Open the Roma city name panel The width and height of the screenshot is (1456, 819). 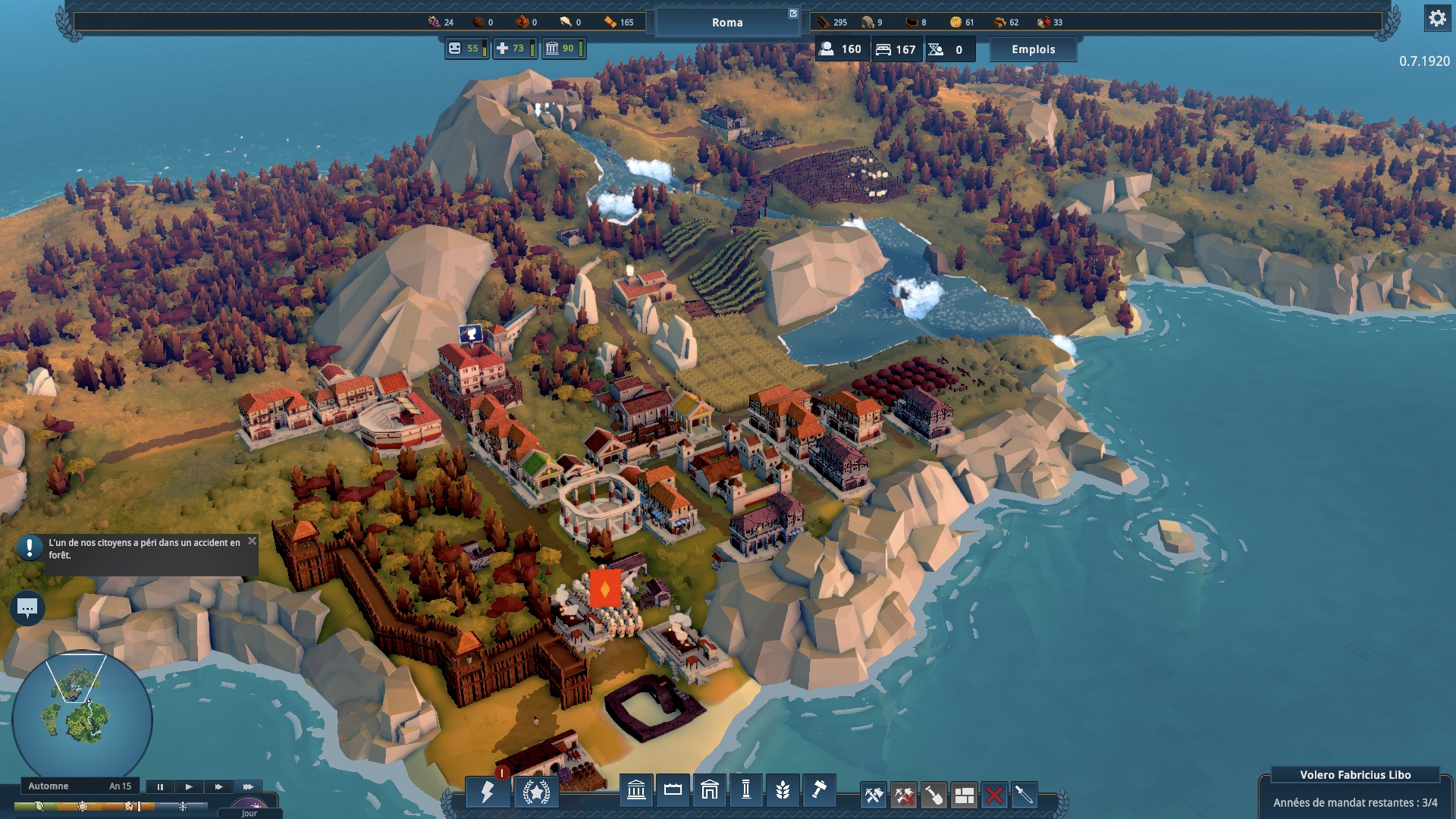click(x=727, y=23)
